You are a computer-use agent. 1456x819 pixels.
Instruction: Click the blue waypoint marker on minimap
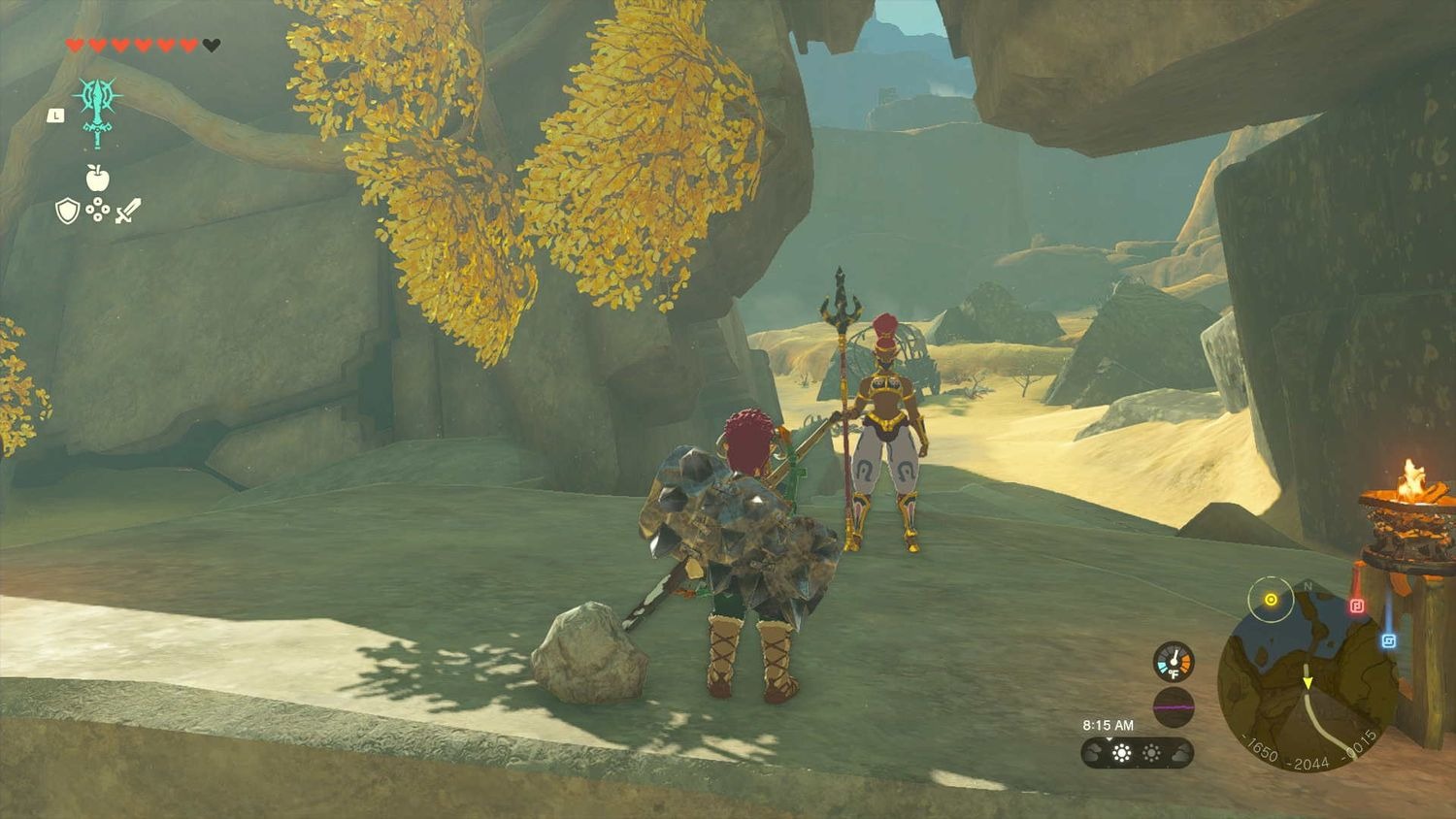pyautogui.click(x=1389, y=639)
